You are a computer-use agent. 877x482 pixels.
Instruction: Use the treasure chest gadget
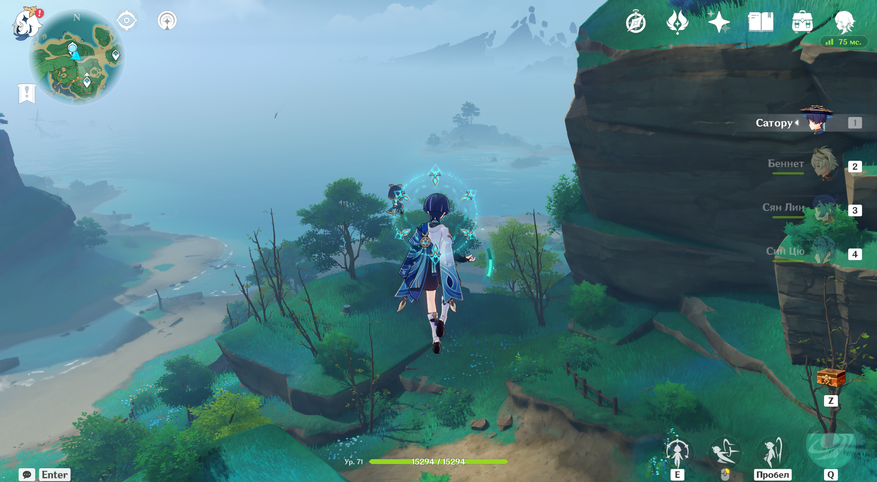(x=831, y=378)
